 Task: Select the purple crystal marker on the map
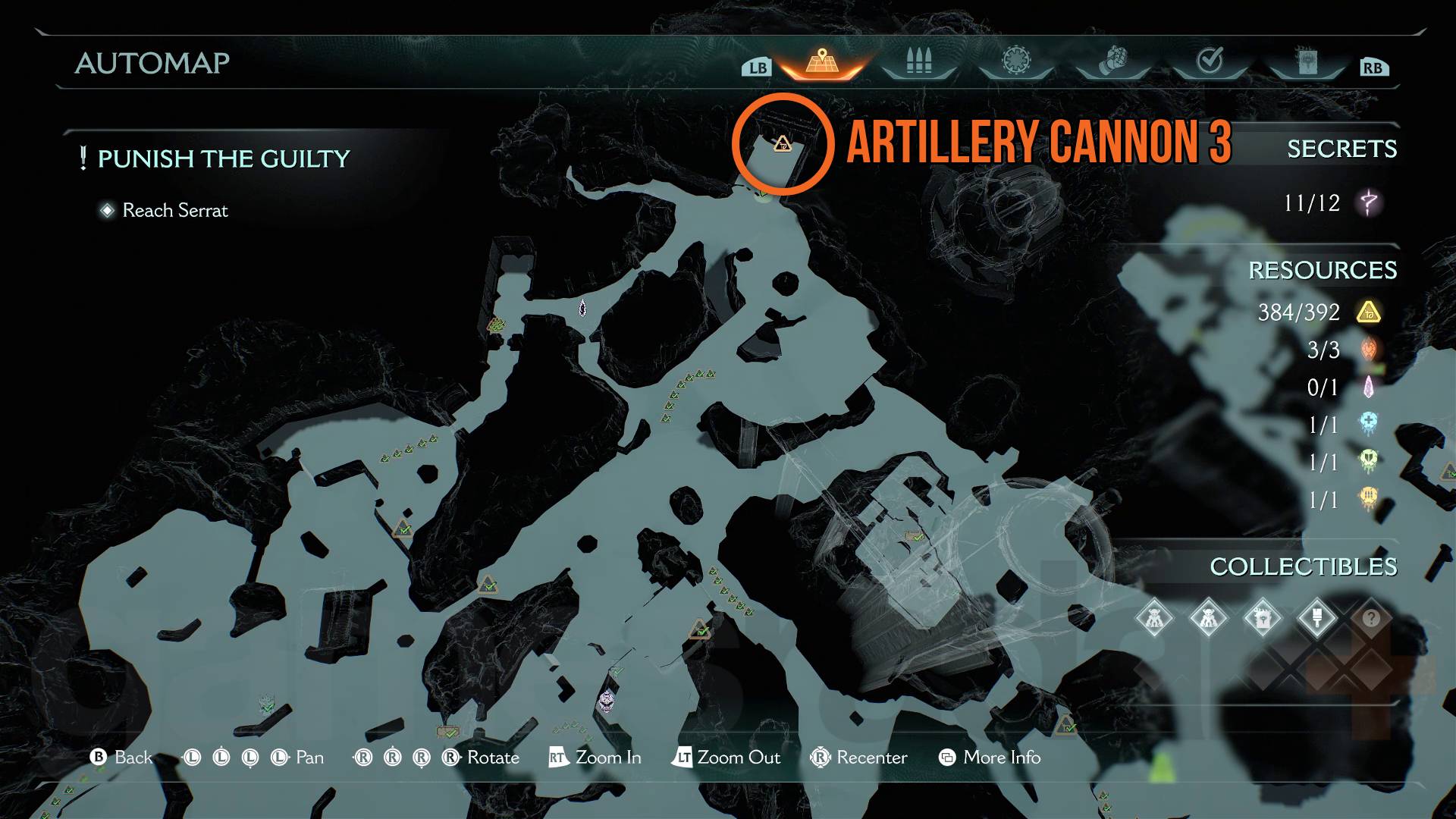[582, 308]
